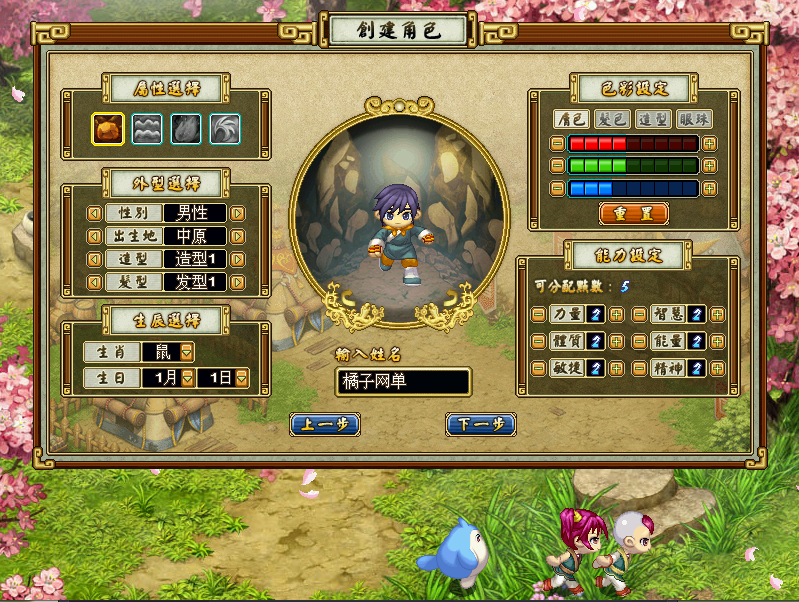Select the water wave element icon
Screen dimensions: 799x602
pyautogui.click(x=146, y=128)
